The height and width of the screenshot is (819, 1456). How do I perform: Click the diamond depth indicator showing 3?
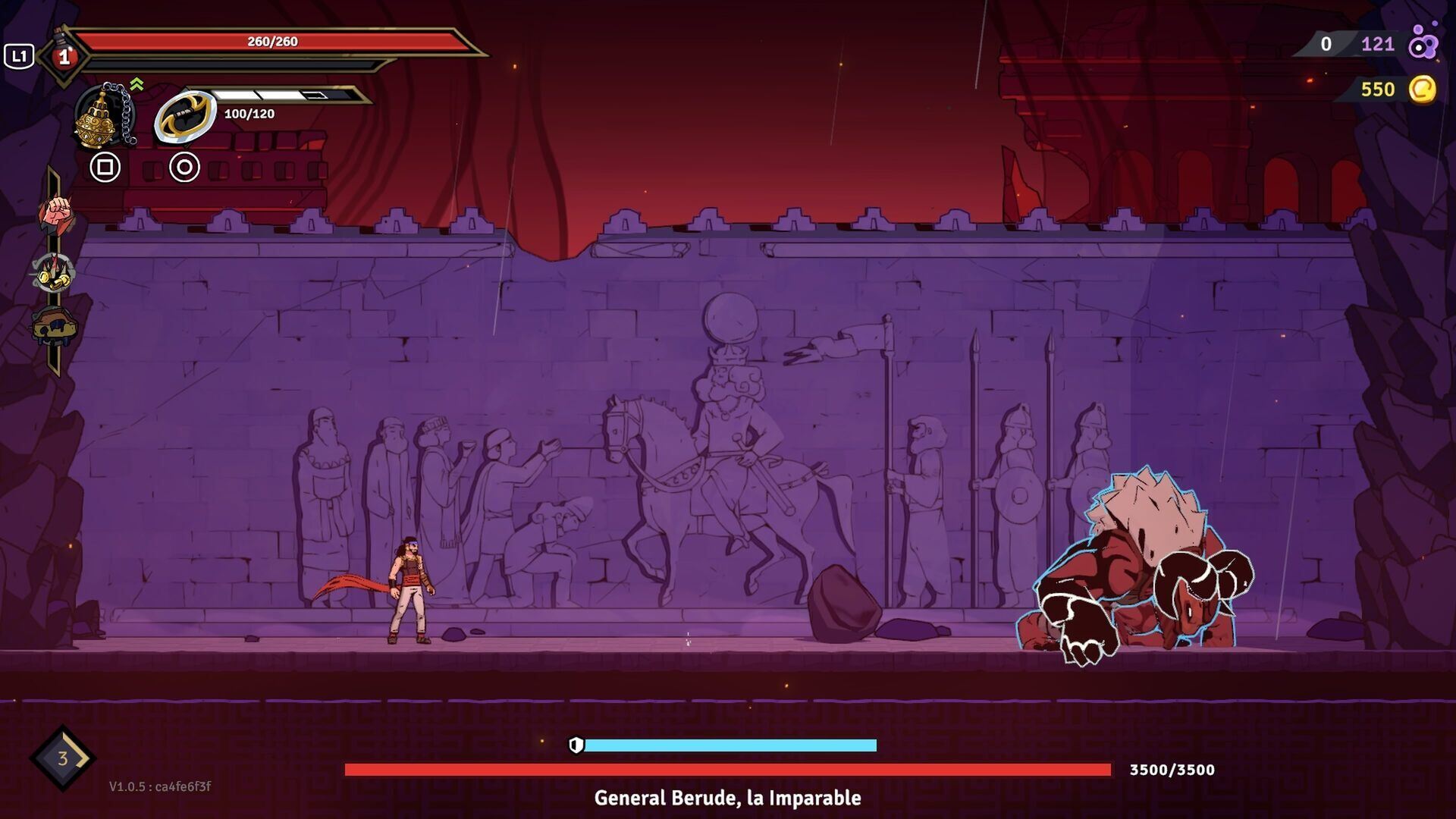pyautogui.click(x=63, y=758)
